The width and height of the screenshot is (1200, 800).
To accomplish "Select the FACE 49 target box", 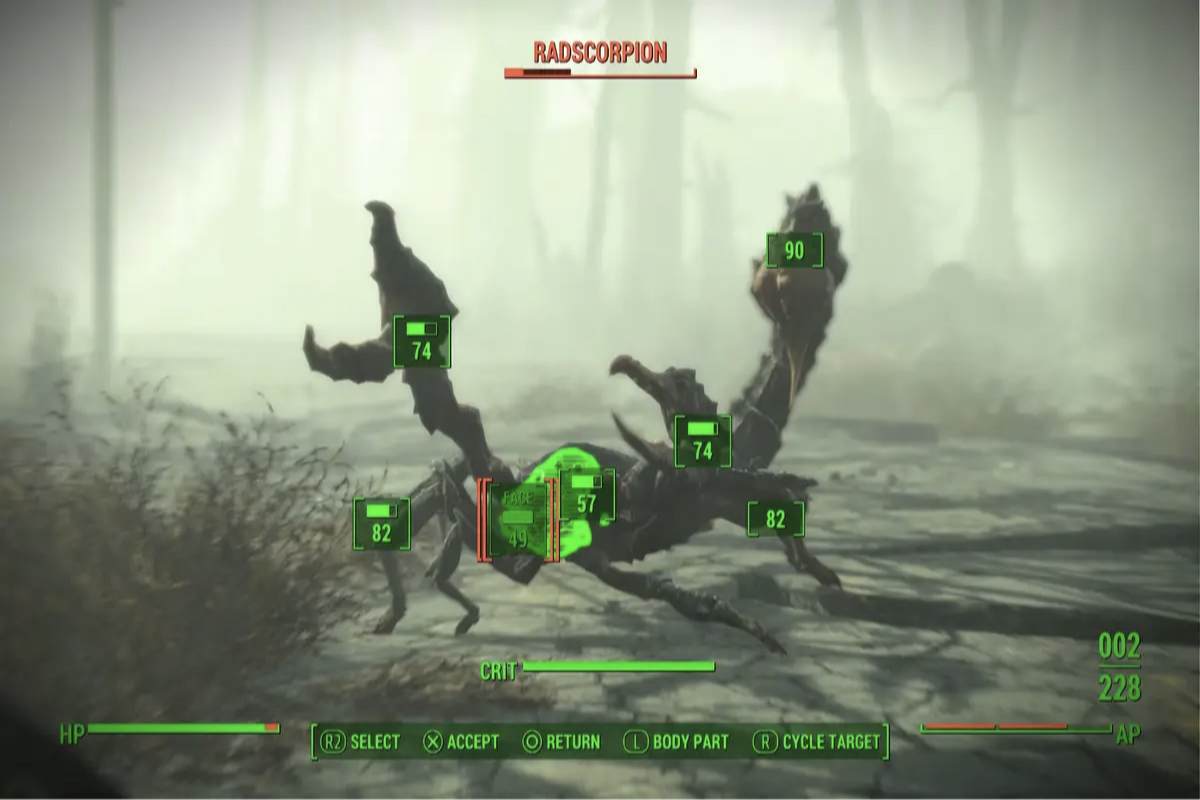I will 517,520.
